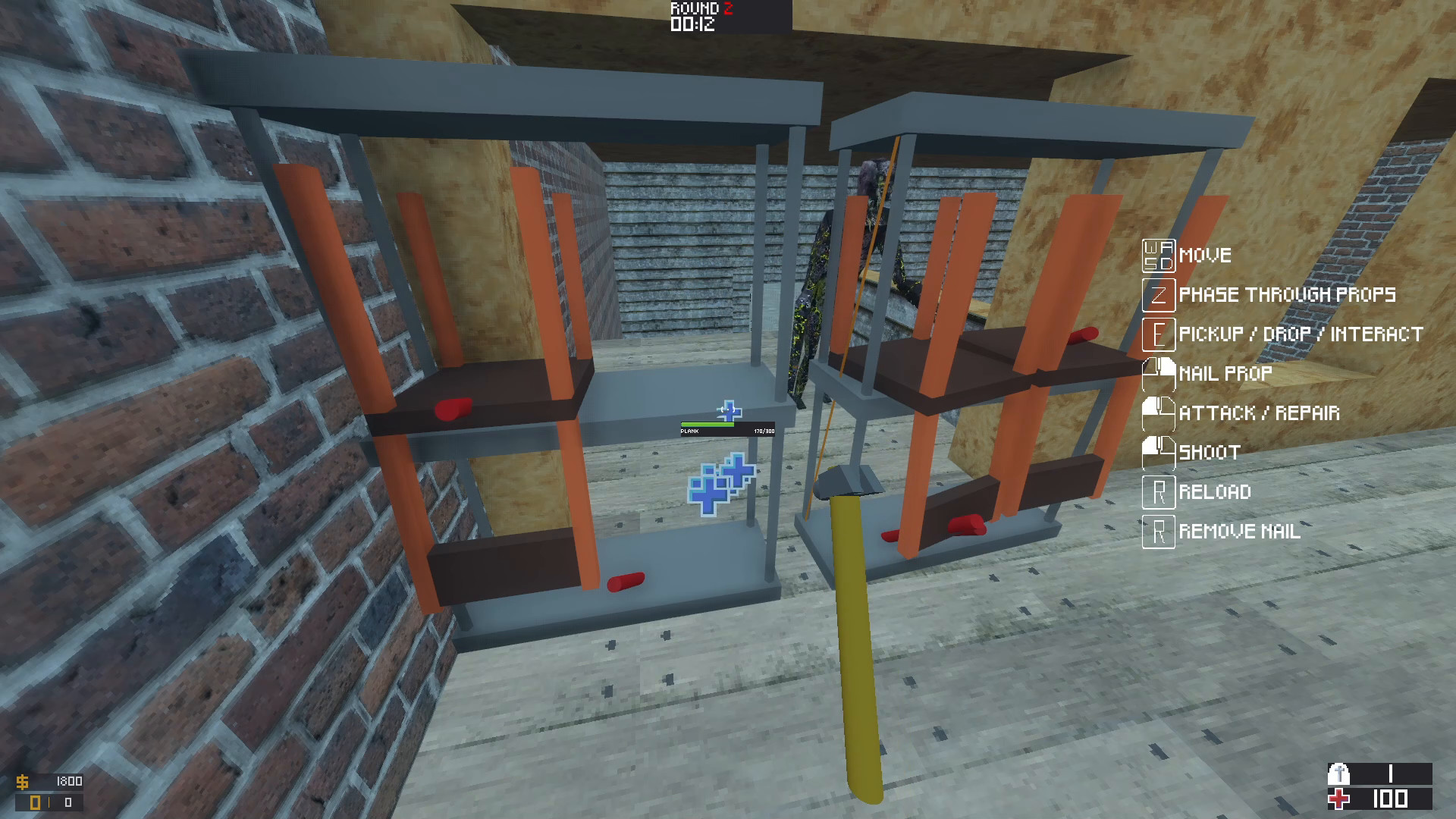Click the R Reload key icon
This screenshot has height=819, width=1456.
tap(1158, 491)
